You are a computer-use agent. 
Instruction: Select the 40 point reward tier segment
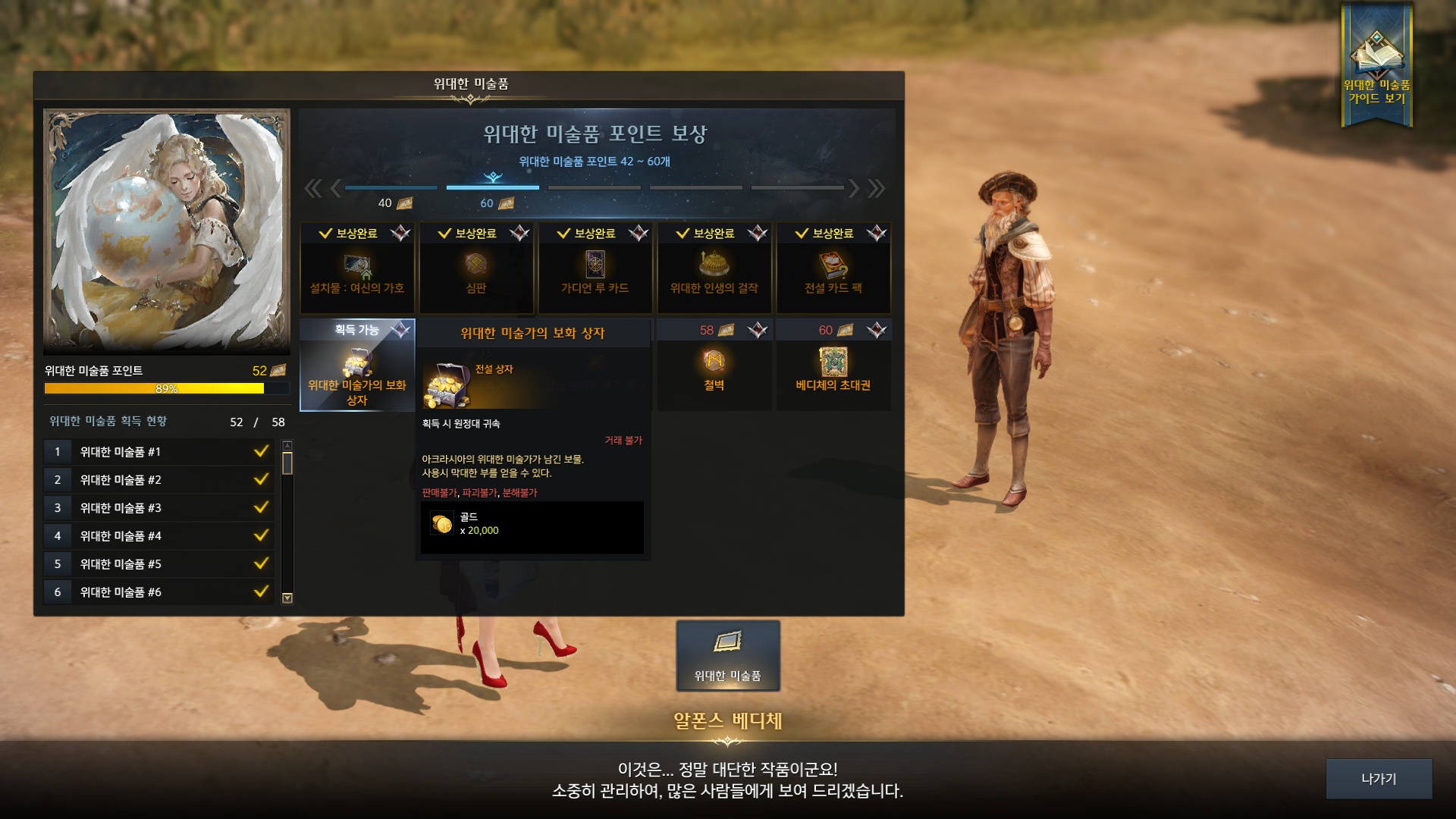click(391, 188)
